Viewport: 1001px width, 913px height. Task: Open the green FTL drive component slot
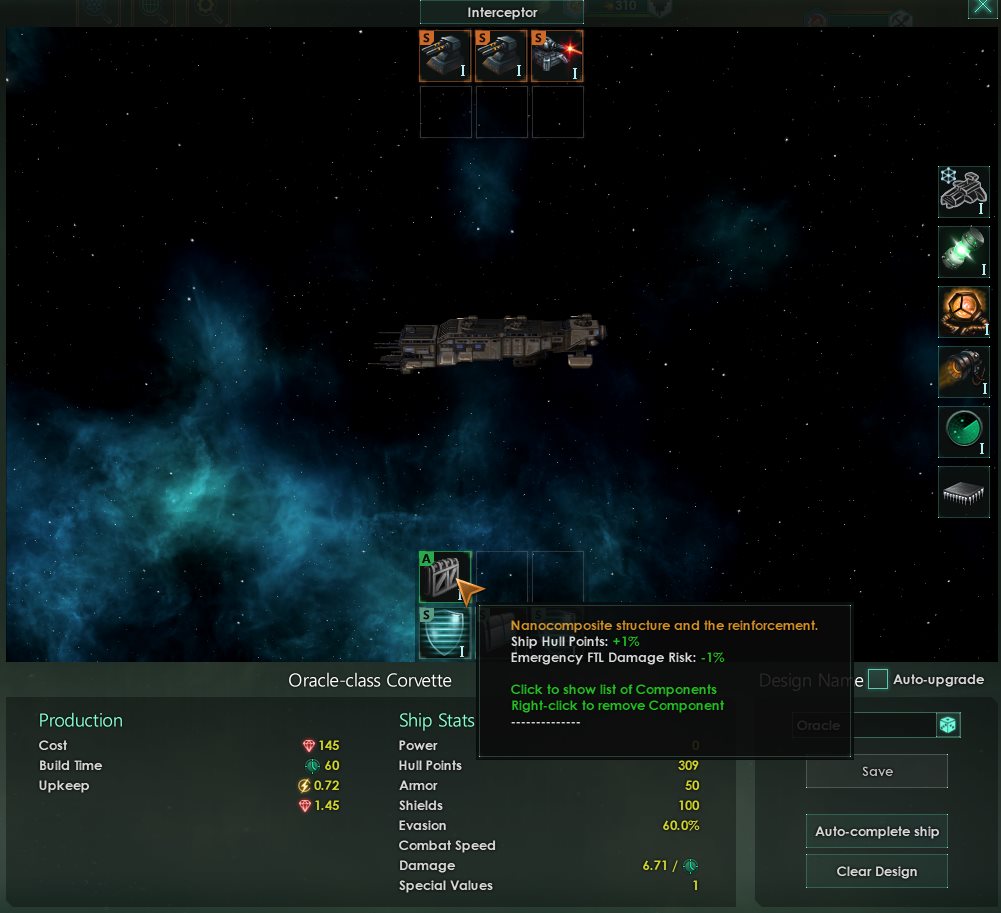click(964, 252)
